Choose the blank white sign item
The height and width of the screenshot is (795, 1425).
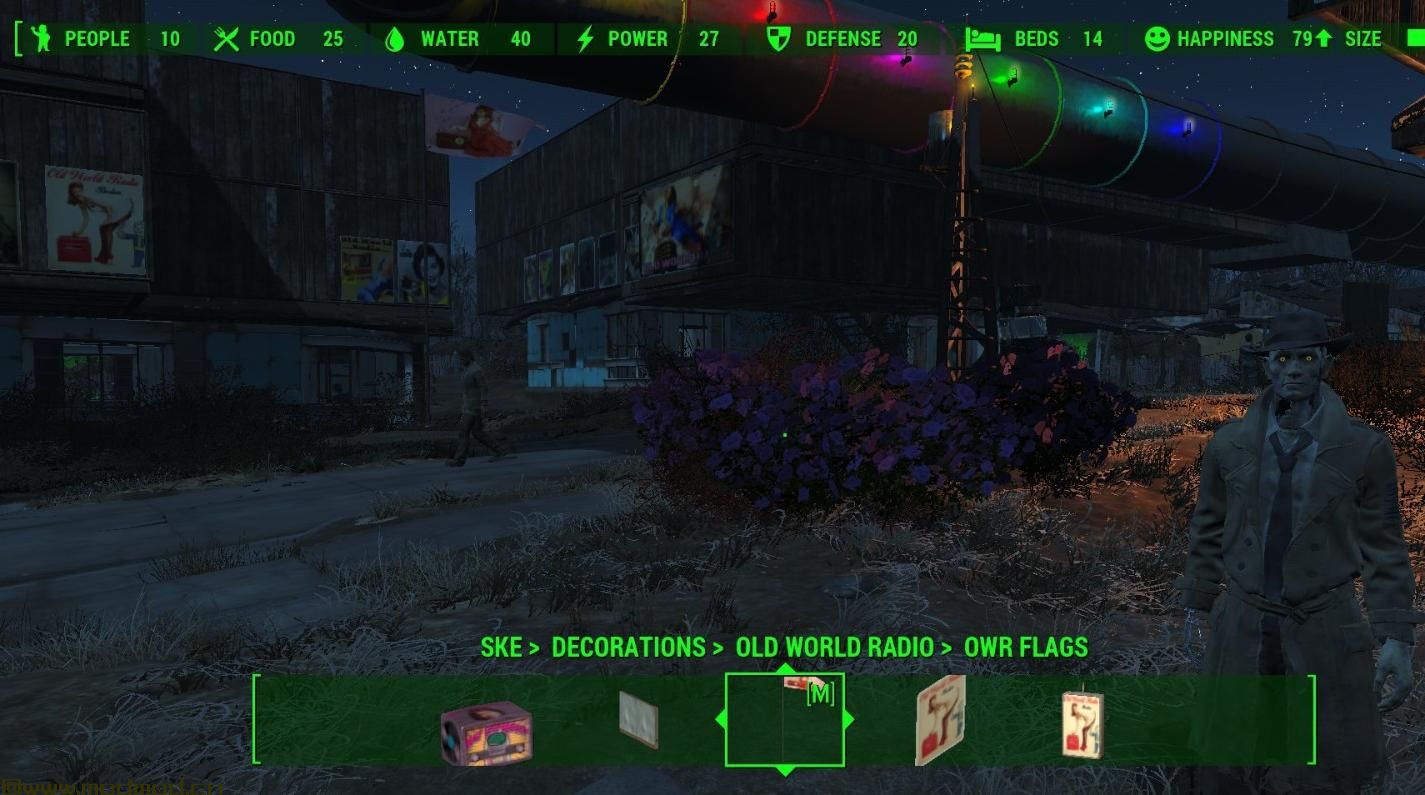pyautogui.click(x=638, y=719)
